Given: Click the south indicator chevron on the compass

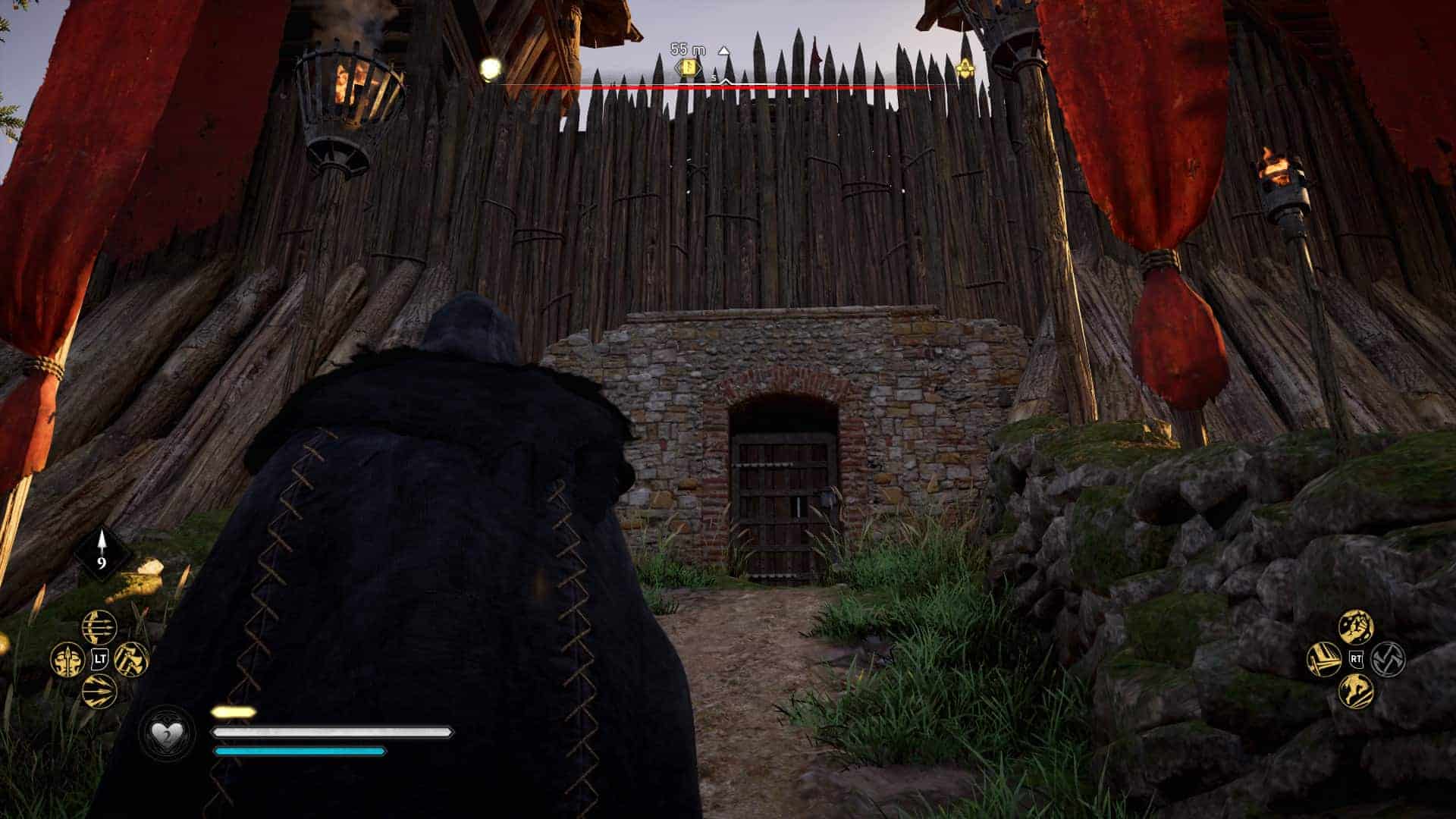Looking at the screenshot, I should (x=725, y=81).
